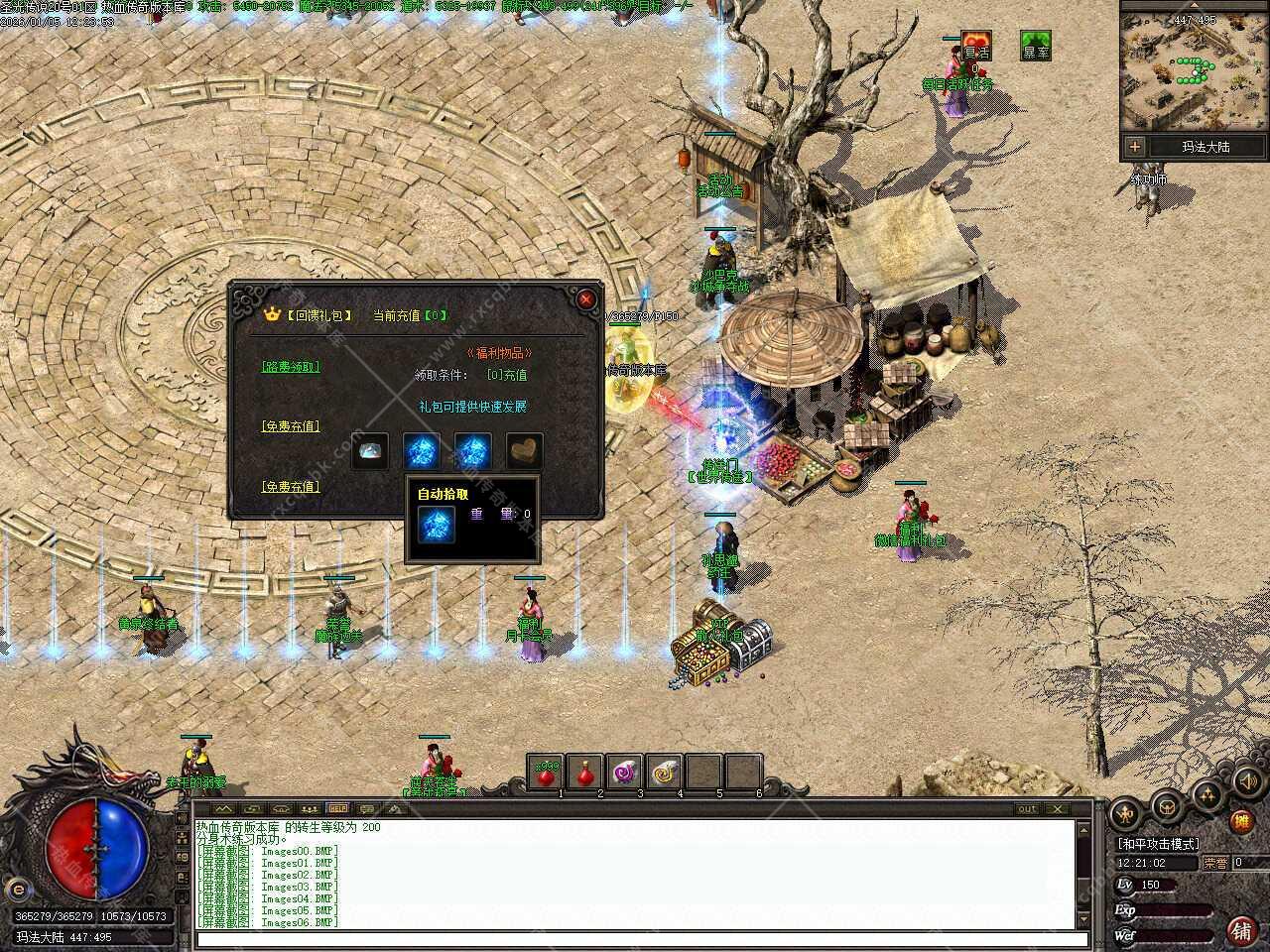Click the 复活 revive buff icon
The width and height of the screenshot is (1270, 952).
976,47
